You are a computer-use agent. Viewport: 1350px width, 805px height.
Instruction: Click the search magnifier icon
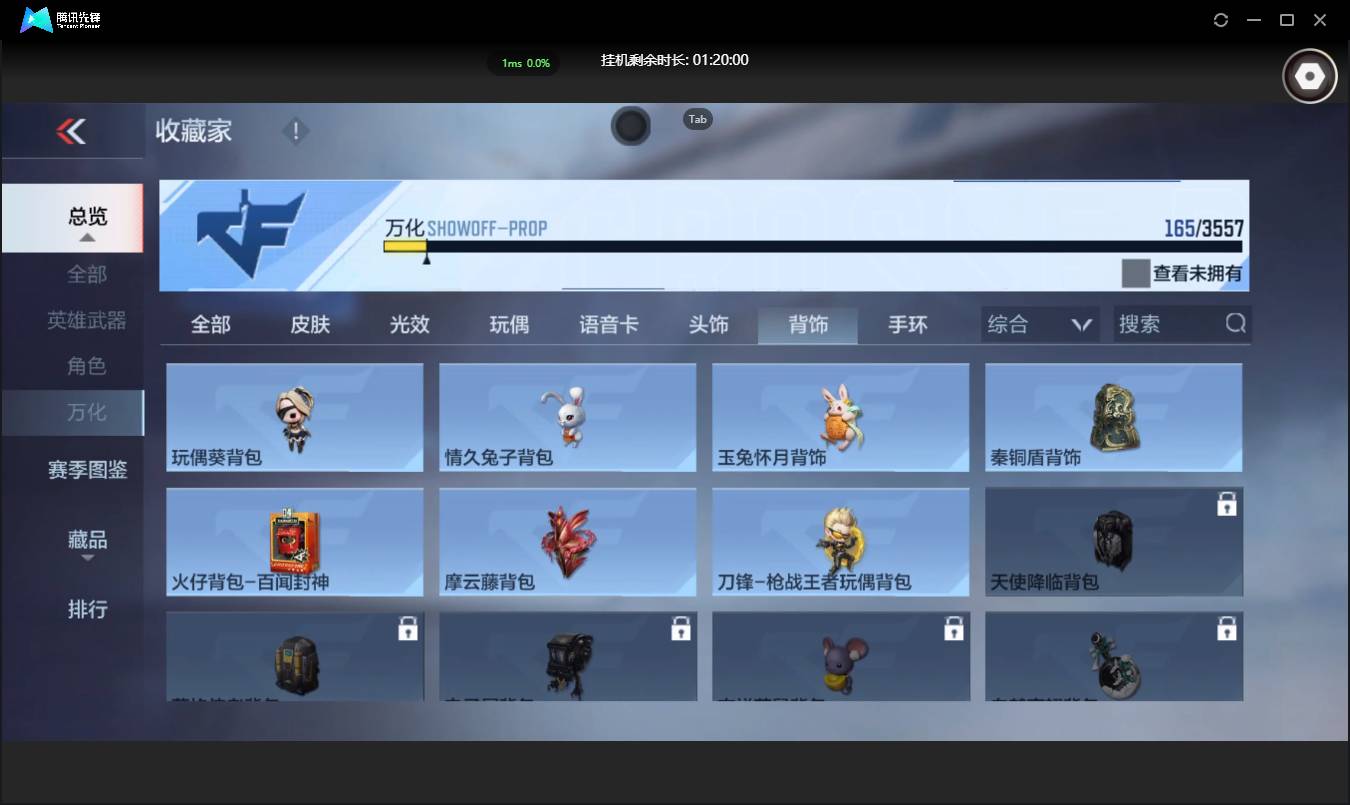(1235, 323)
